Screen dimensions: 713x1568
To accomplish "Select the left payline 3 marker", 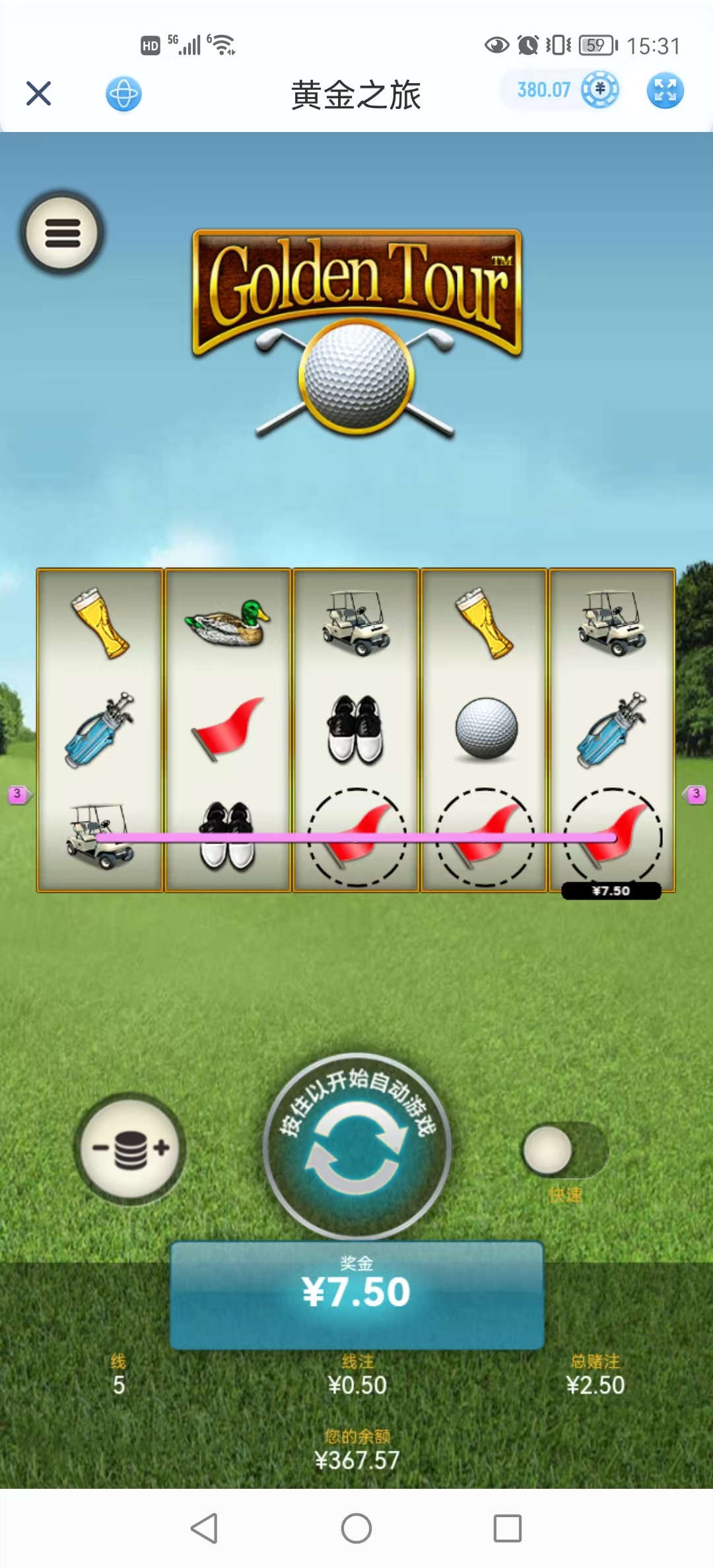I will (18, 795).
